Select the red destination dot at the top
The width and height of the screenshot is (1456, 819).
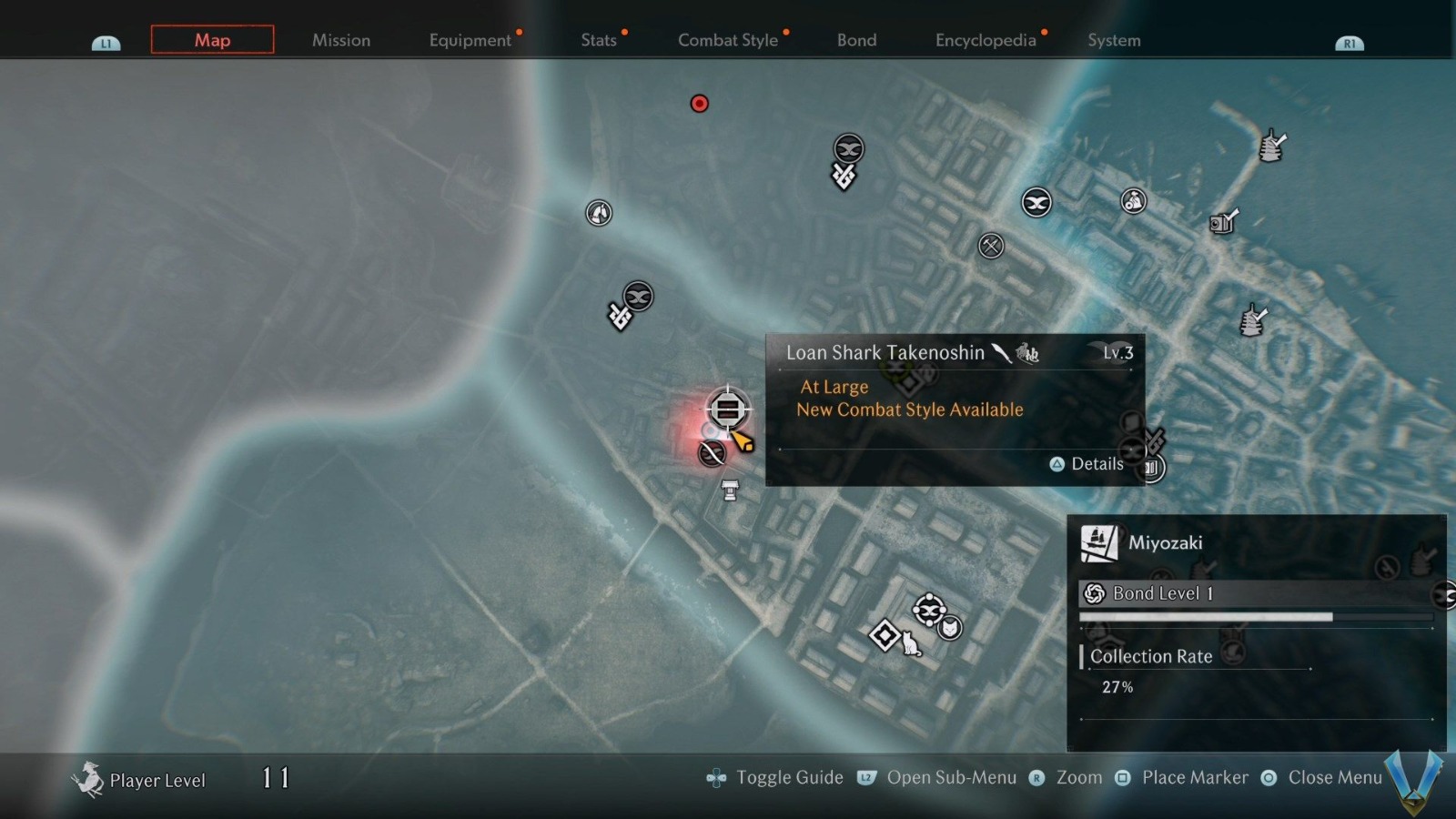[x=699, y=104]
